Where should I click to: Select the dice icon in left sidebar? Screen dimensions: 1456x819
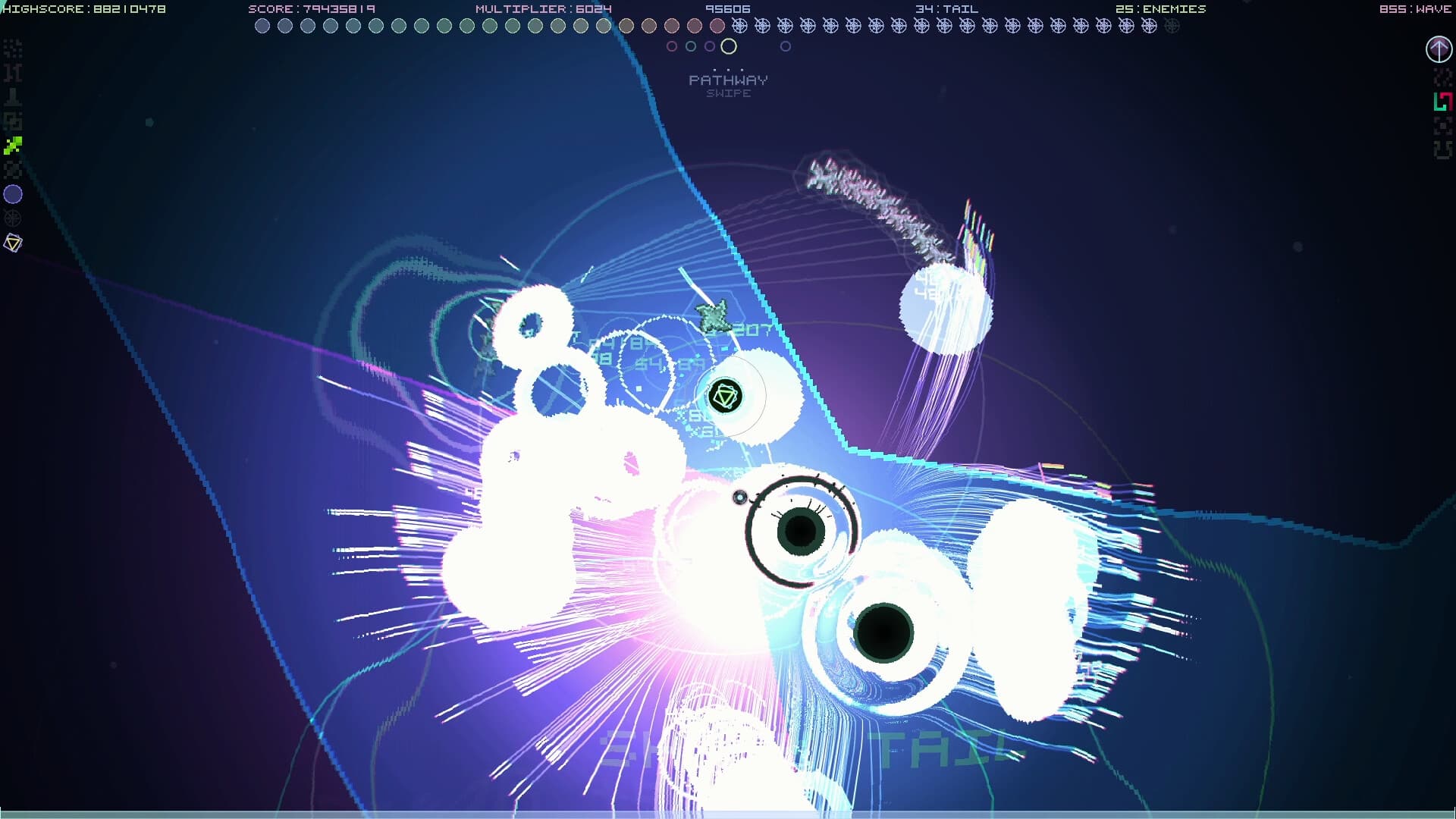coord(12,119)
